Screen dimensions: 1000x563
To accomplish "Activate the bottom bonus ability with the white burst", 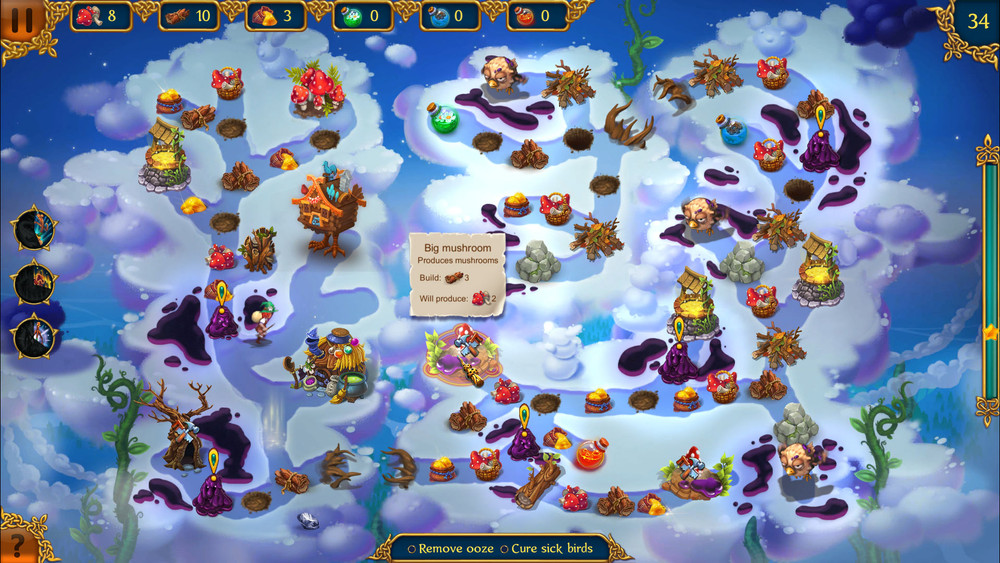I will pos(34,336).
